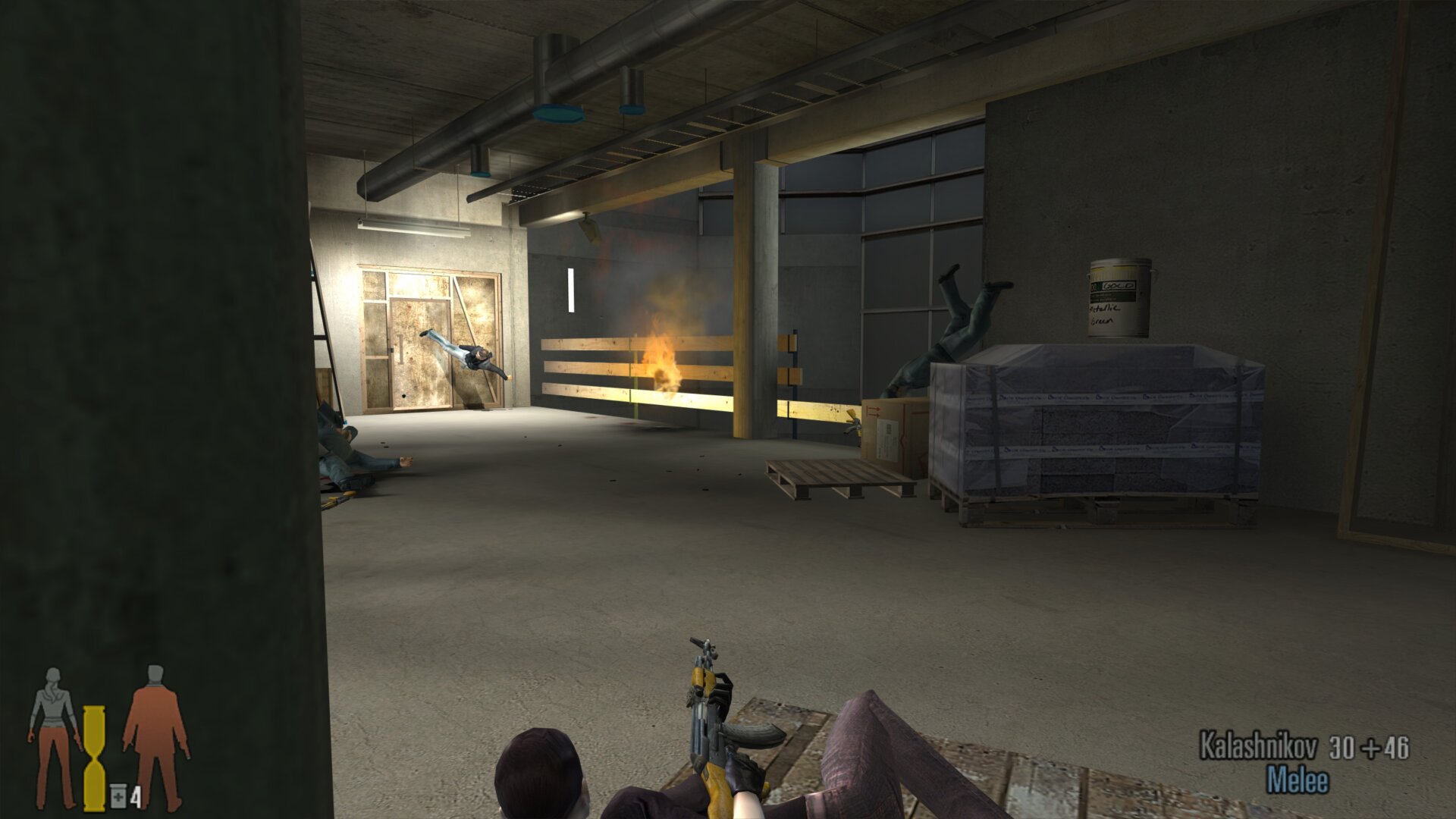Activate the bullet time hourglass

pyautogui.click(x=94, y=758)
